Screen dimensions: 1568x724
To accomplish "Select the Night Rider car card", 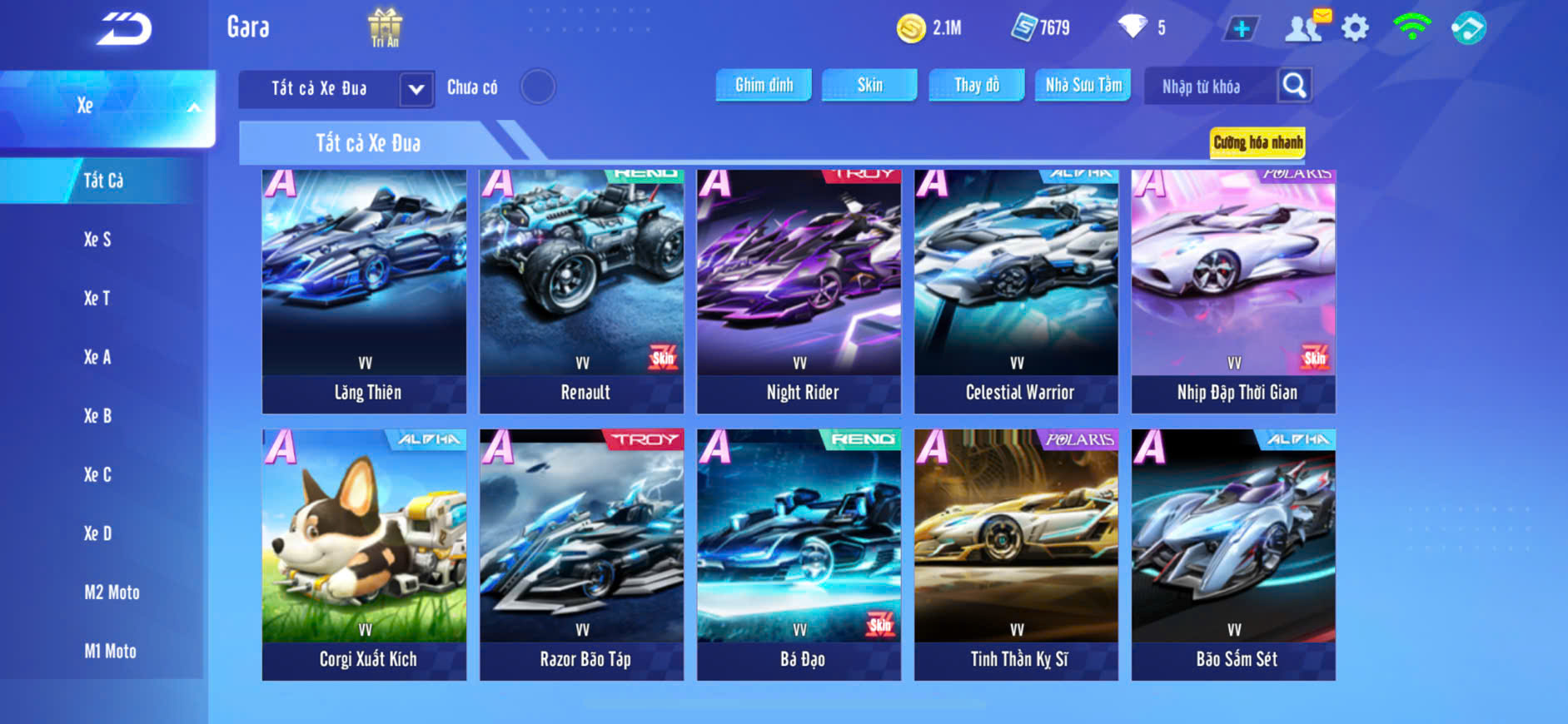I will point(799,291).
